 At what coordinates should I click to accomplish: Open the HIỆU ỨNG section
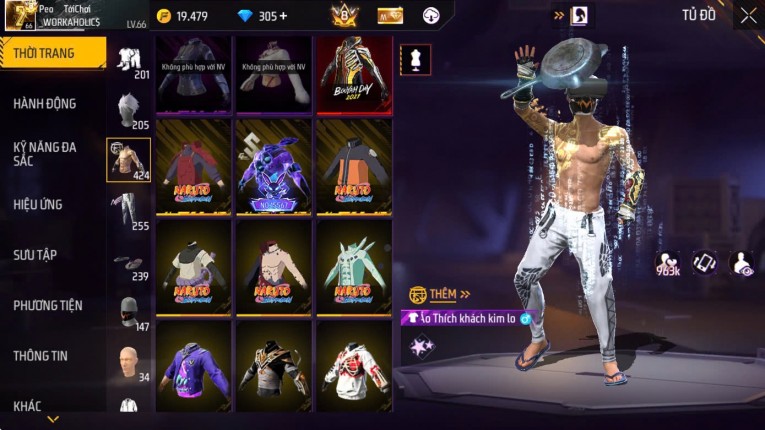tap(38, 204)
